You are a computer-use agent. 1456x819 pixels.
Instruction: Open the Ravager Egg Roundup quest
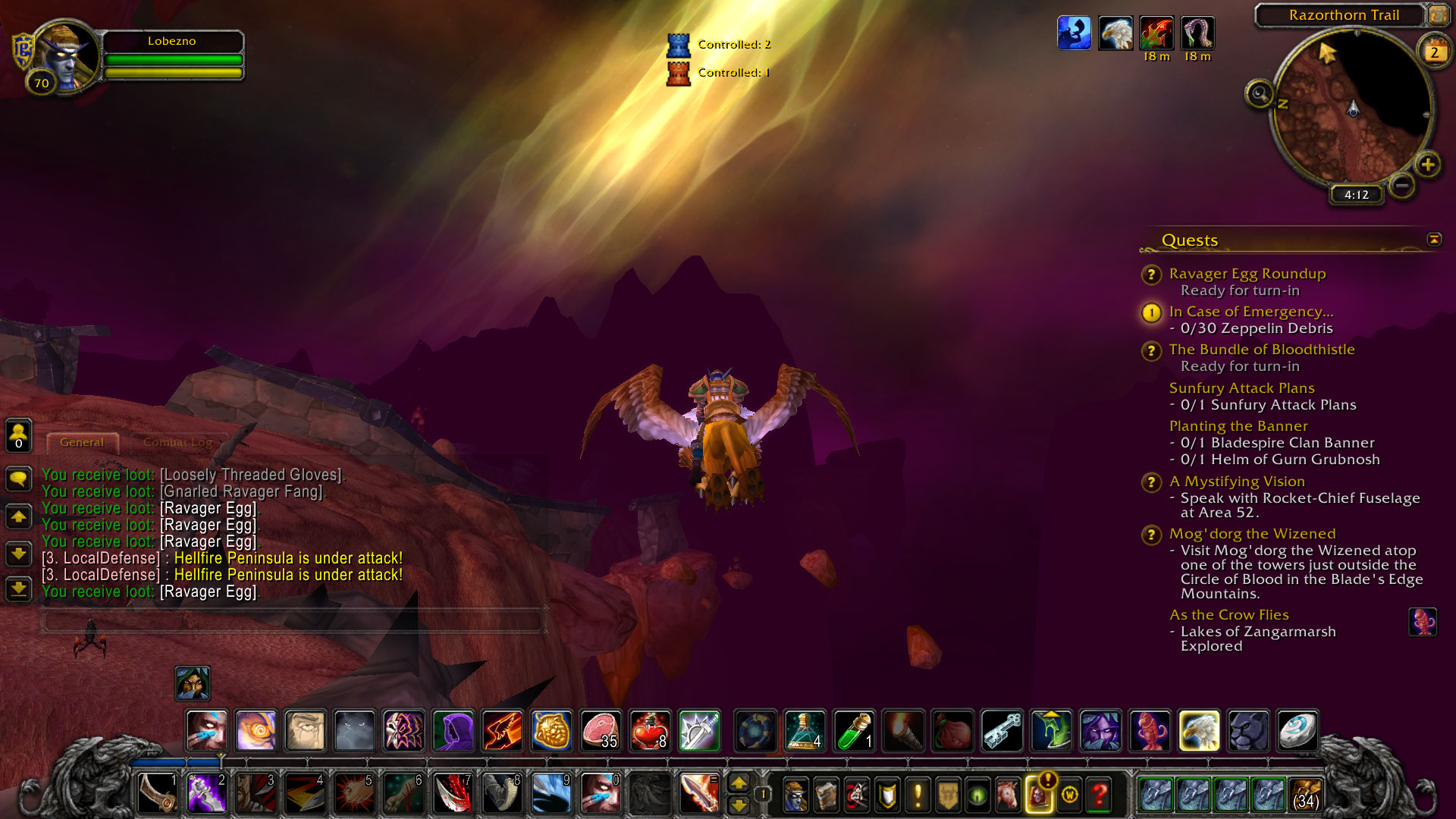tap(1247, 274)
